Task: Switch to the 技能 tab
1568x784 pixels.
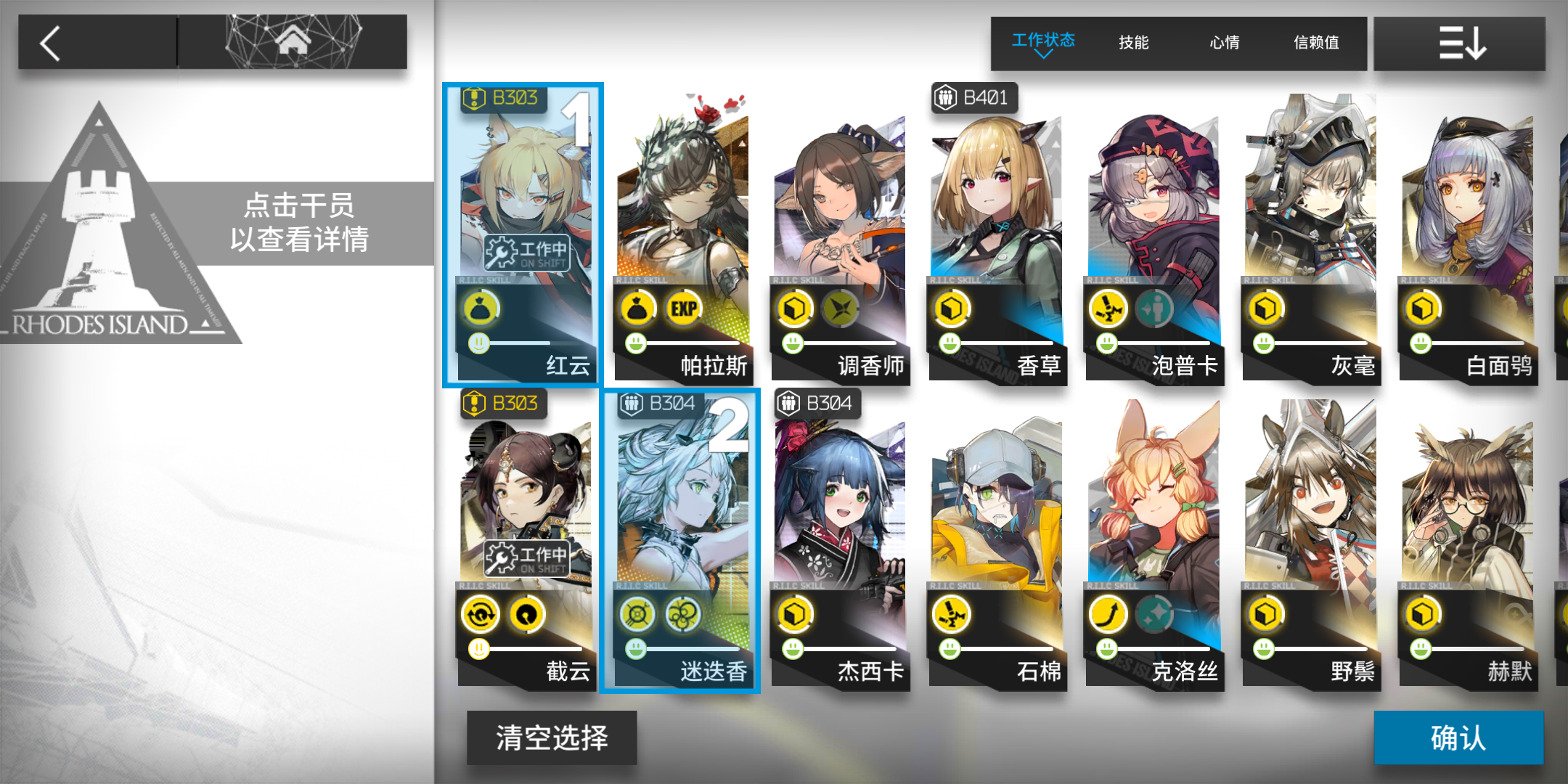Action: point(1132,42)
